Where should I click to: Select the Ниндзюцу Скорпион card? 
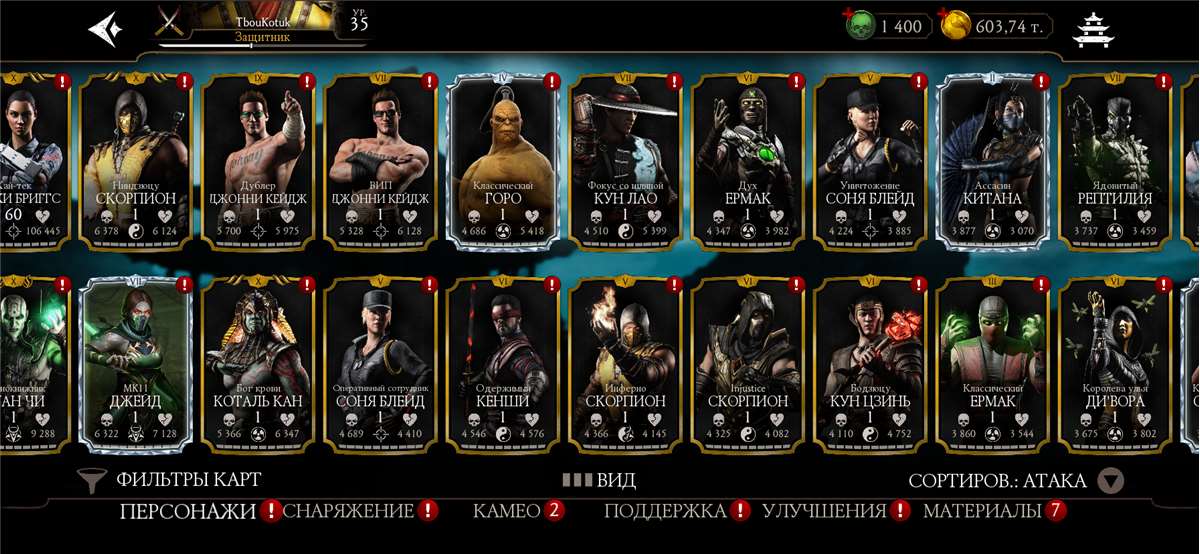(135, 160)
